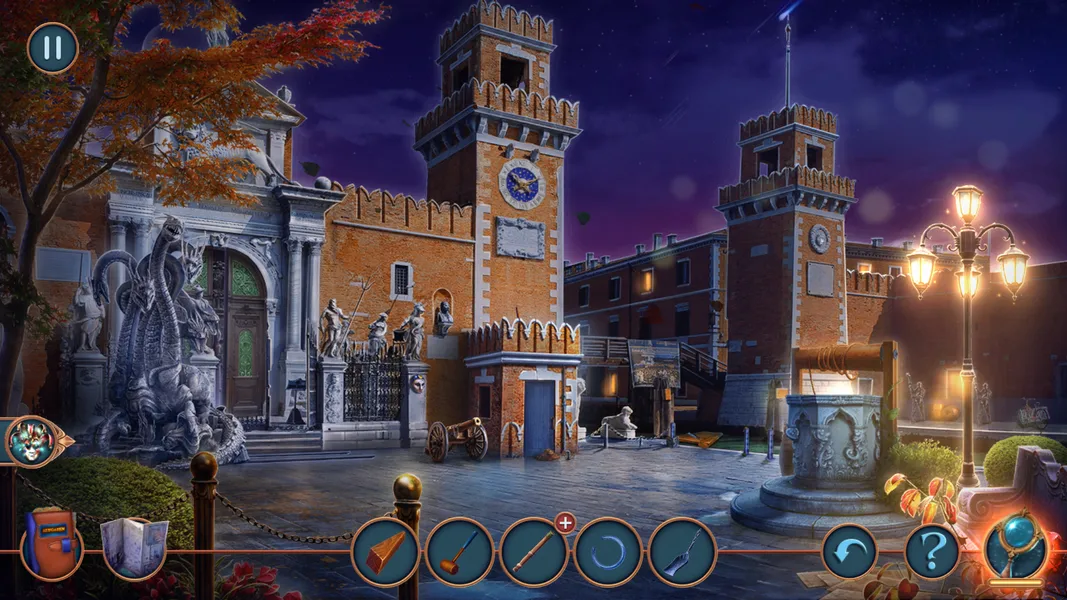Select the orange wedge item in inventory
The width and height of the screenshot is (1067, 600).
pos(385,552)
